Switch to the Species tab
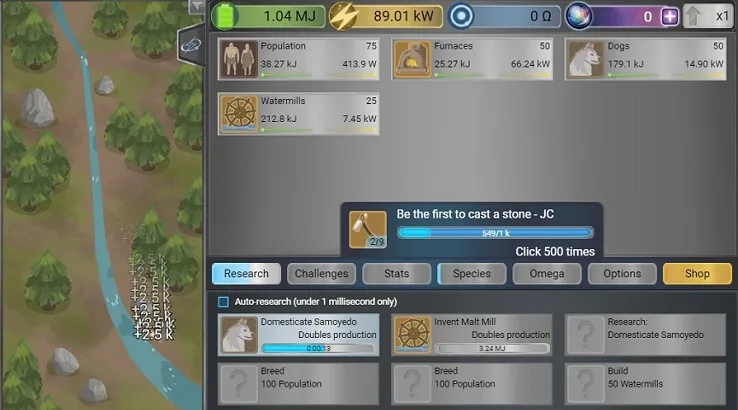 click(x=472, y=274)
